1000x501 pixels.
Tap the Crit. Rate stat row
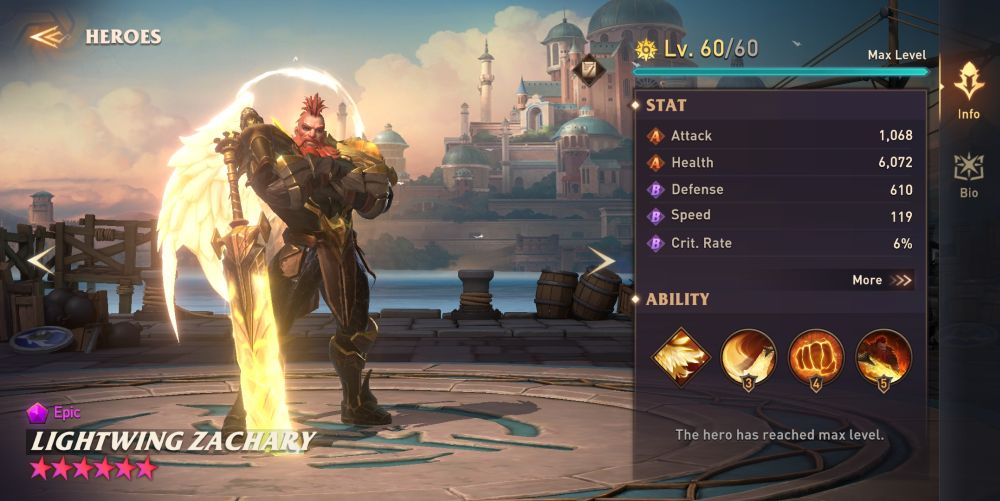coord(780,243)
